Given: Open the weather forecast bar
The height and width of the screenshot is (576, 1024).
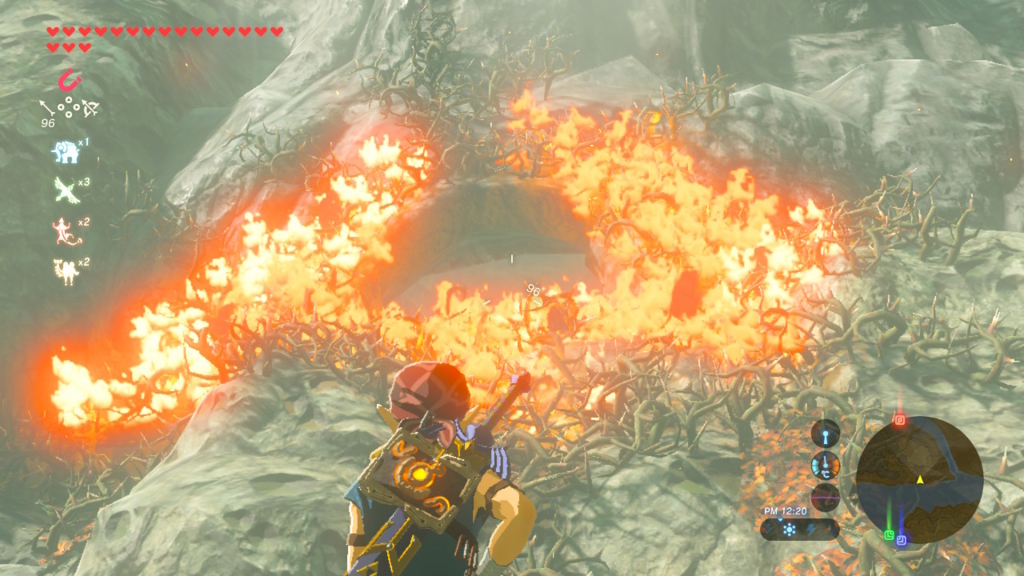Looking at the screenshot, I should (x=799, y=529).
